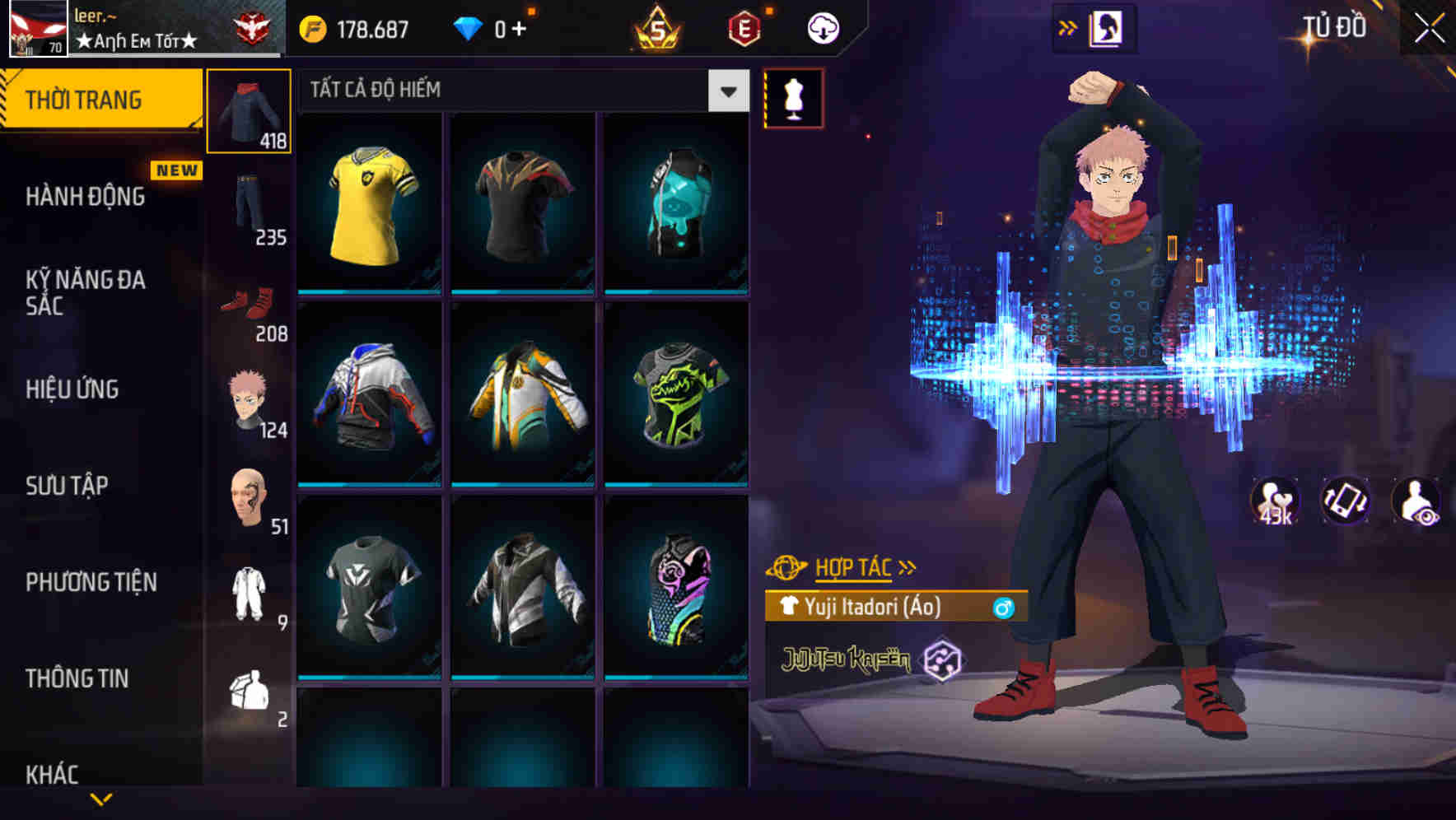Click the cloud download icon in top bar
The image size is (1456, 820).
click(820, 27)
